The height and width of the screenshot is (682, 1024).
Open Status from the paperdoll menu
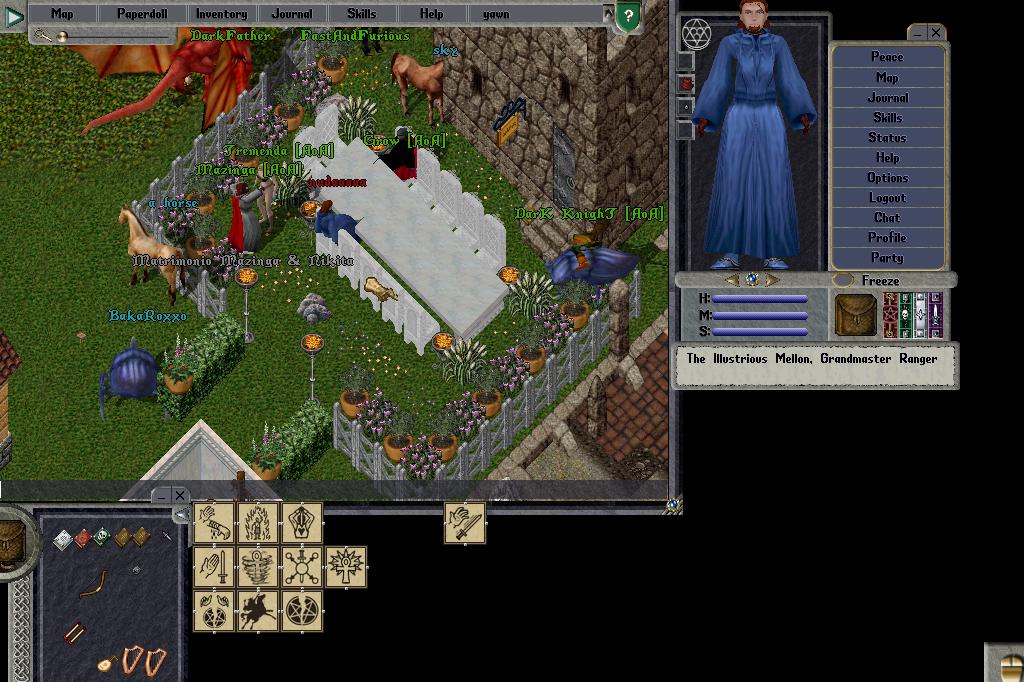(x=887, y=137)
